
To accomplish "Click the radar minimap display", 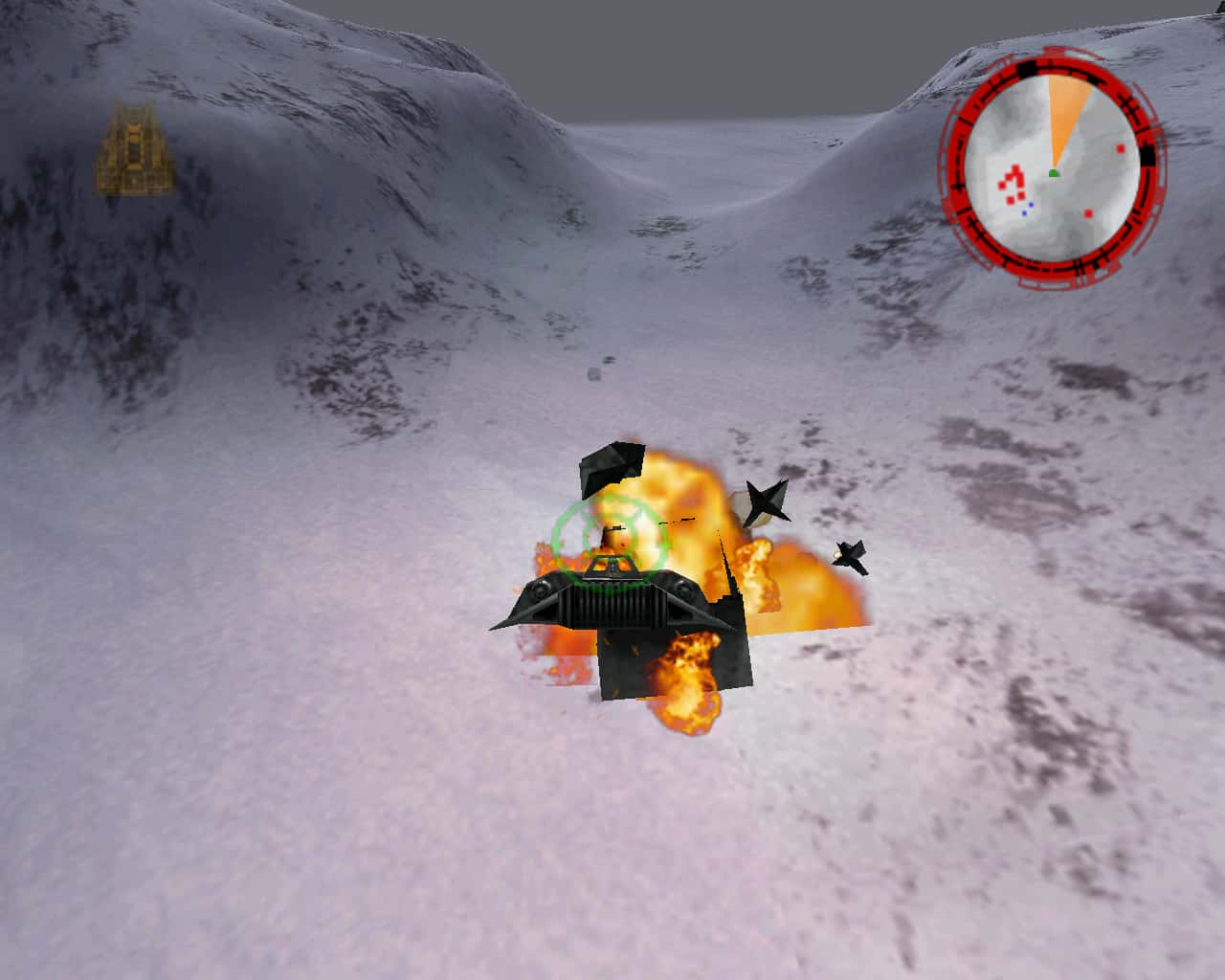I will 1053,167.
